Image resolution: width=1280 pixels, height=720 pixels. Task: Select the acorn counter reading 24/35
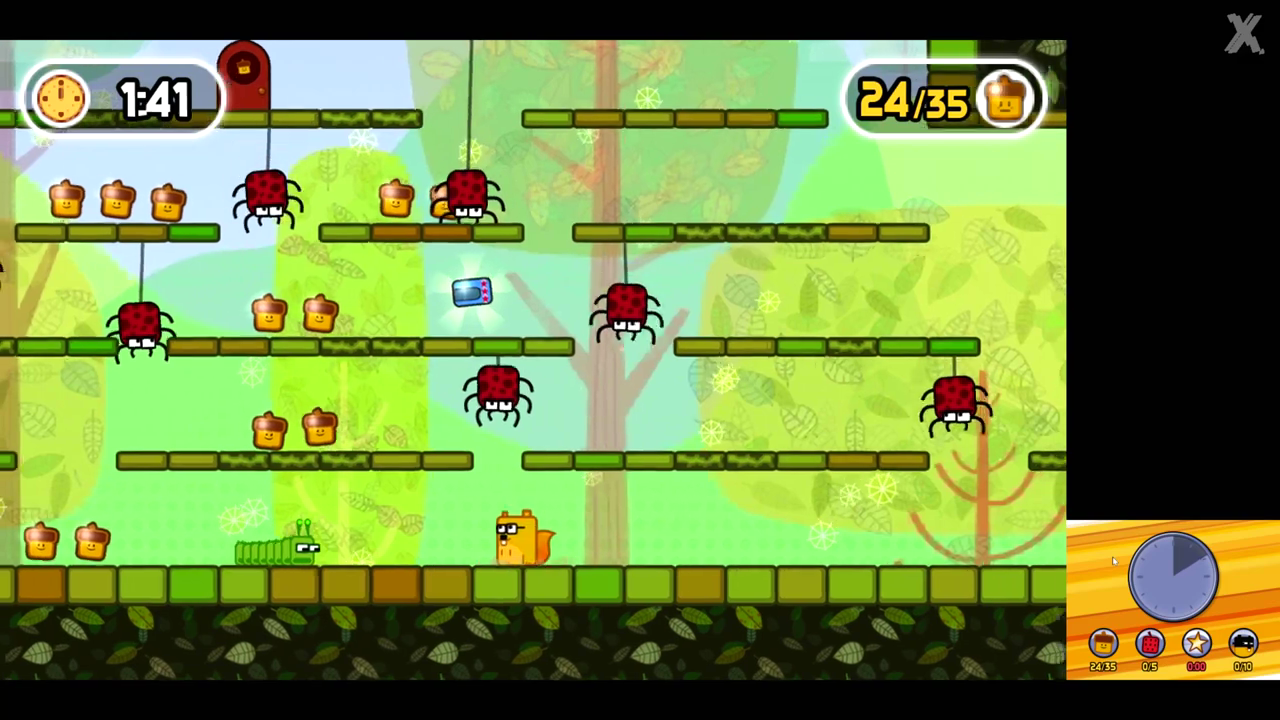(910, 99)
